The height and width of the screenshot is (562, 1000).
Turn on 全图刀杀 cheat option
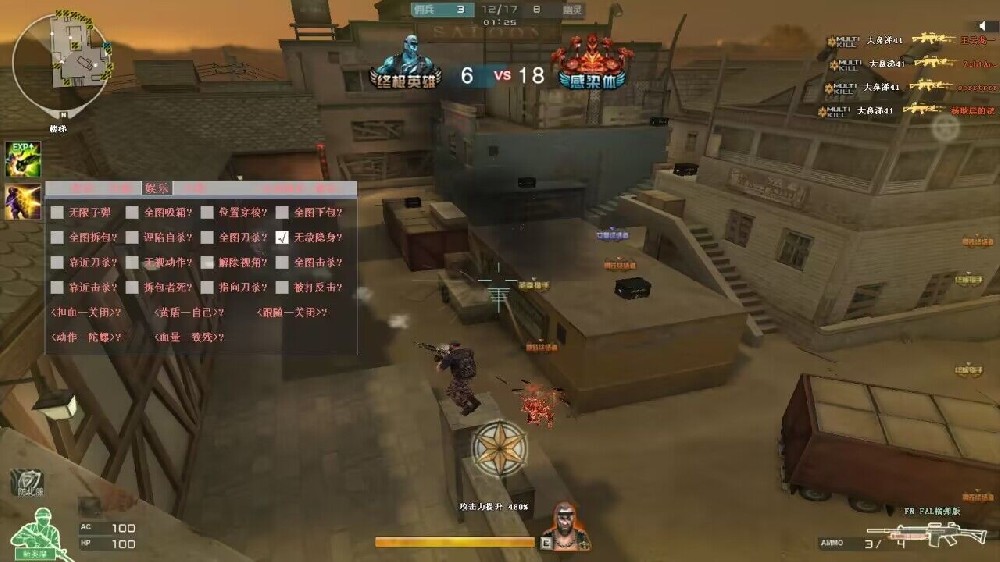207,238
